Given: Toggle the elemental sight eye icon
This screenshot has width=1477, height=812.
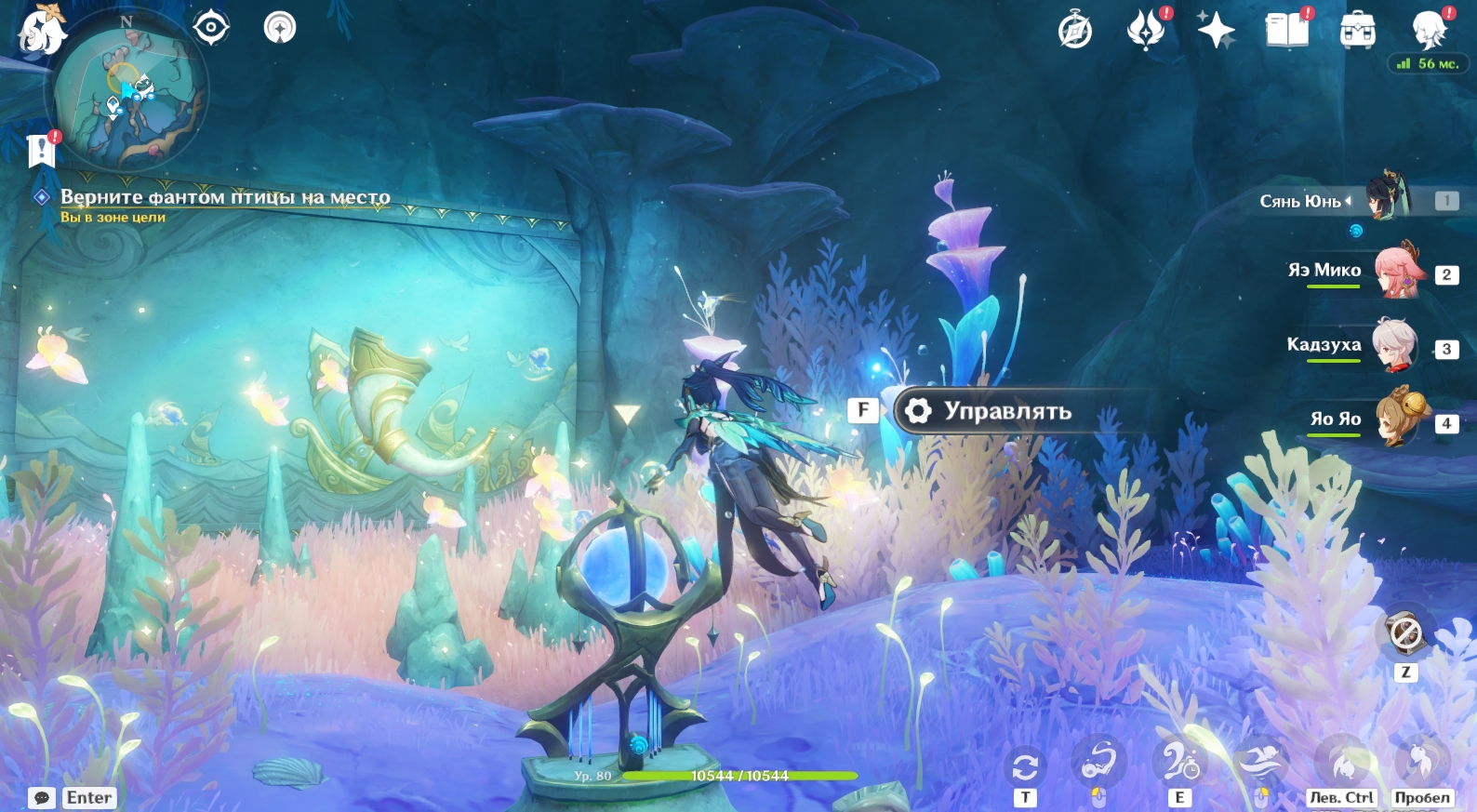Looking at the screenshot, I should 211,27.
